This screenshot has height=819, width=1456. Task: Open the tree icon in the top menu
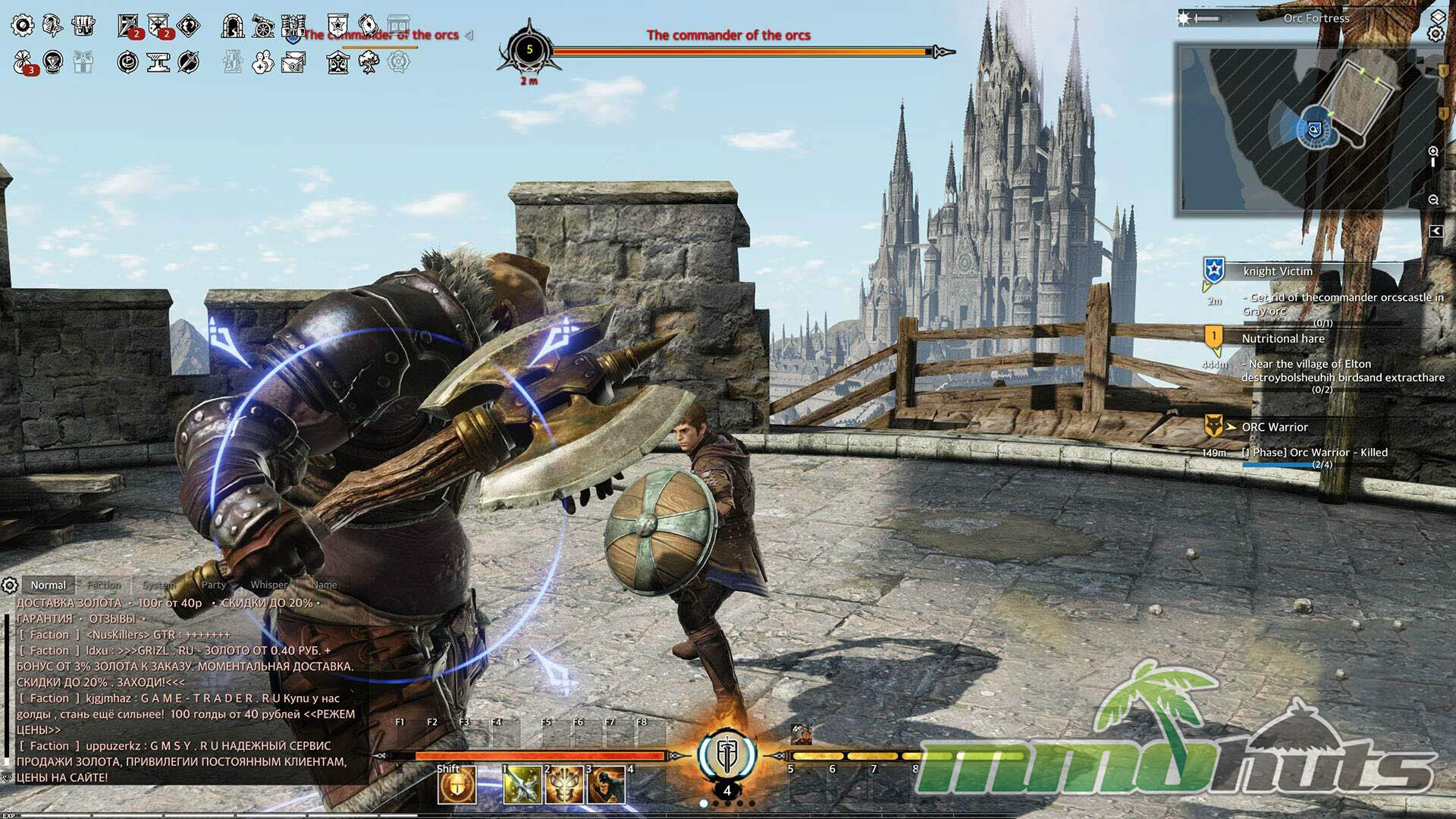point(369,62)
